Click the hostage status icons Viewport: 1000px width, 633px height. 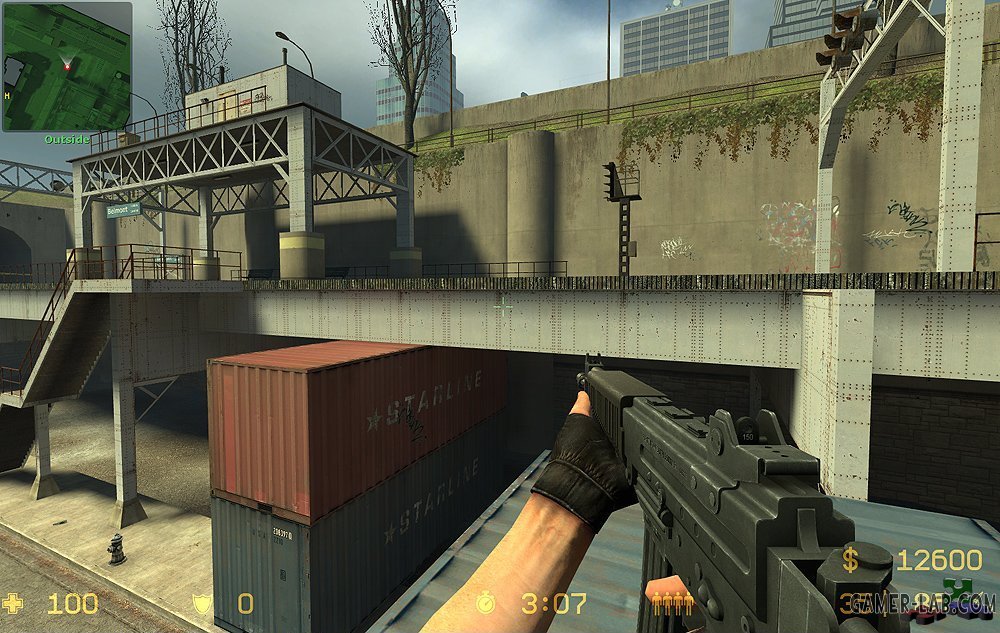673,603
